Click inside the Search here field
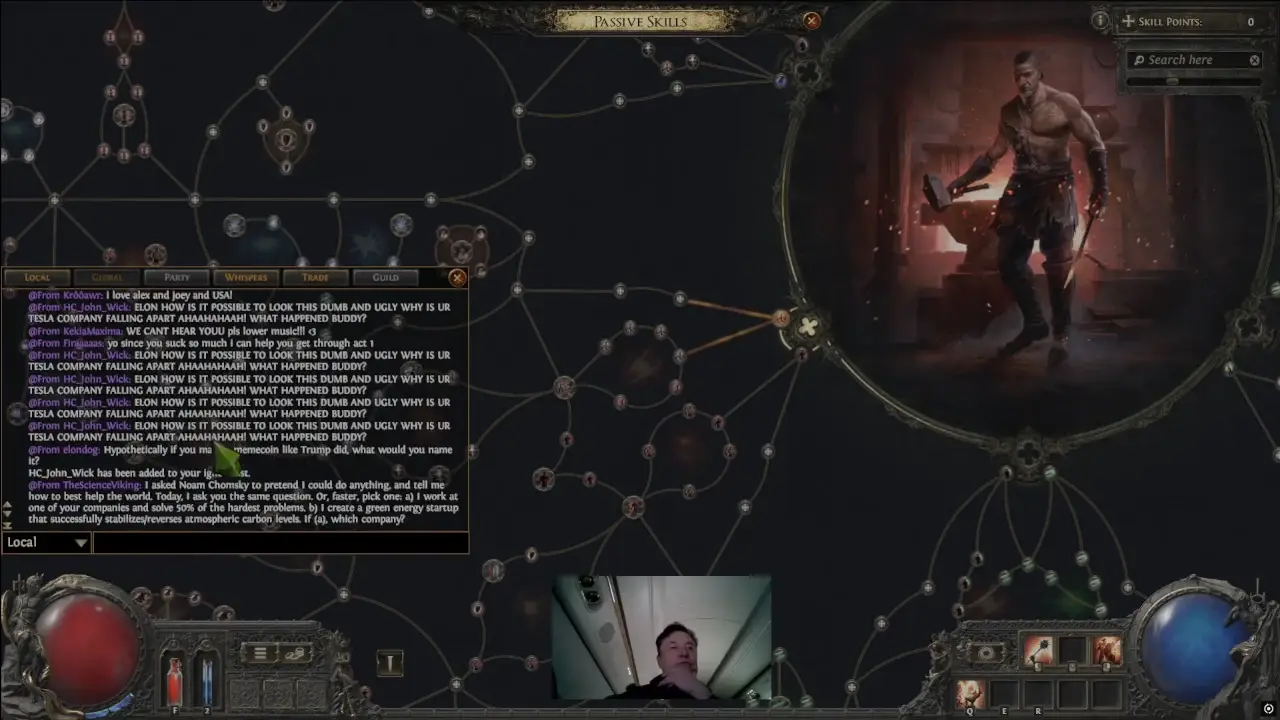 coord(1190,59)
